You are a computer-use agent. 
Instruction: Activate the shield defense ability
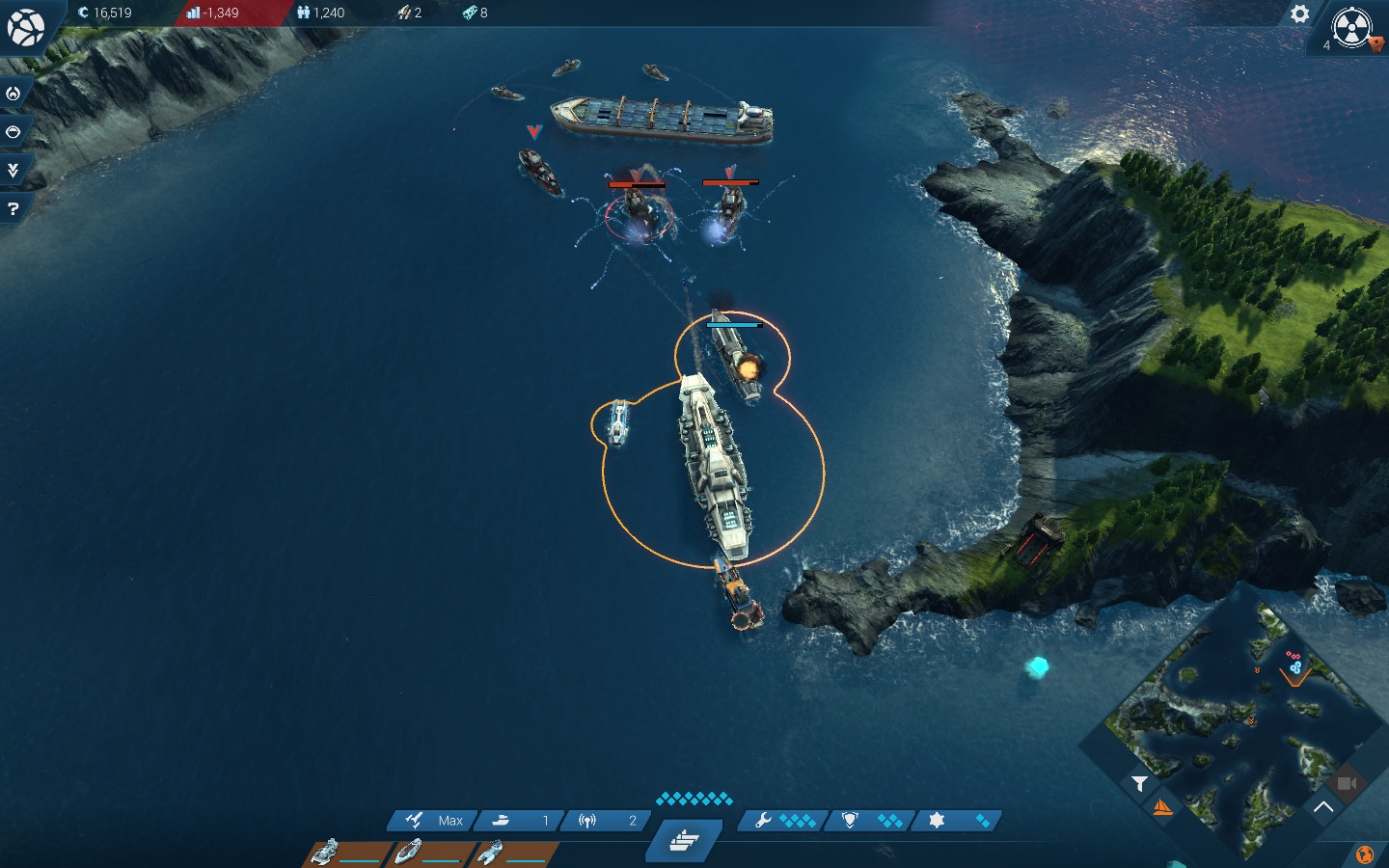coord(870,821)
